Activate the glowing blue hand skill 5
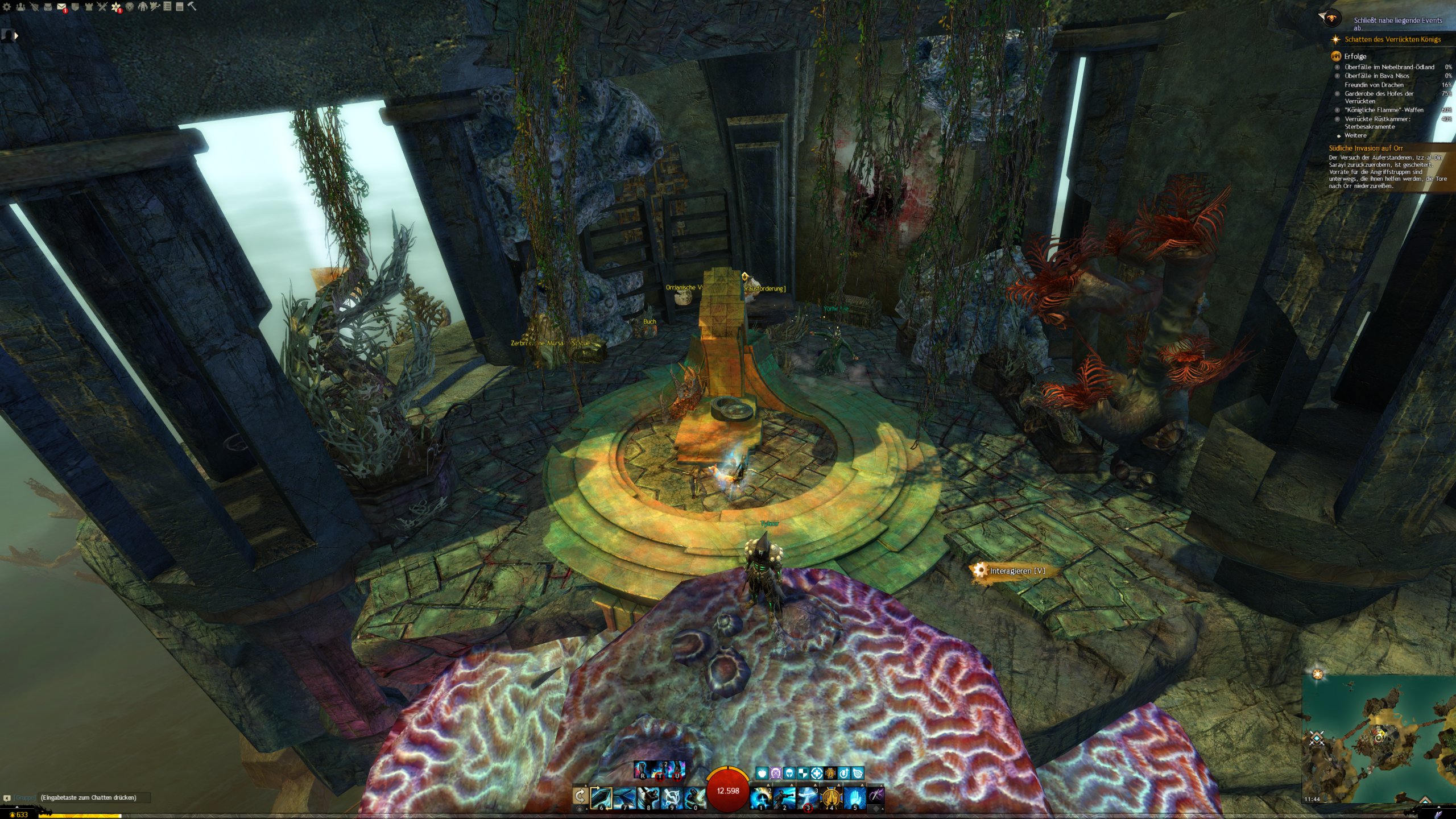This screenshot has height=819, width=1456. coord(854,797)
